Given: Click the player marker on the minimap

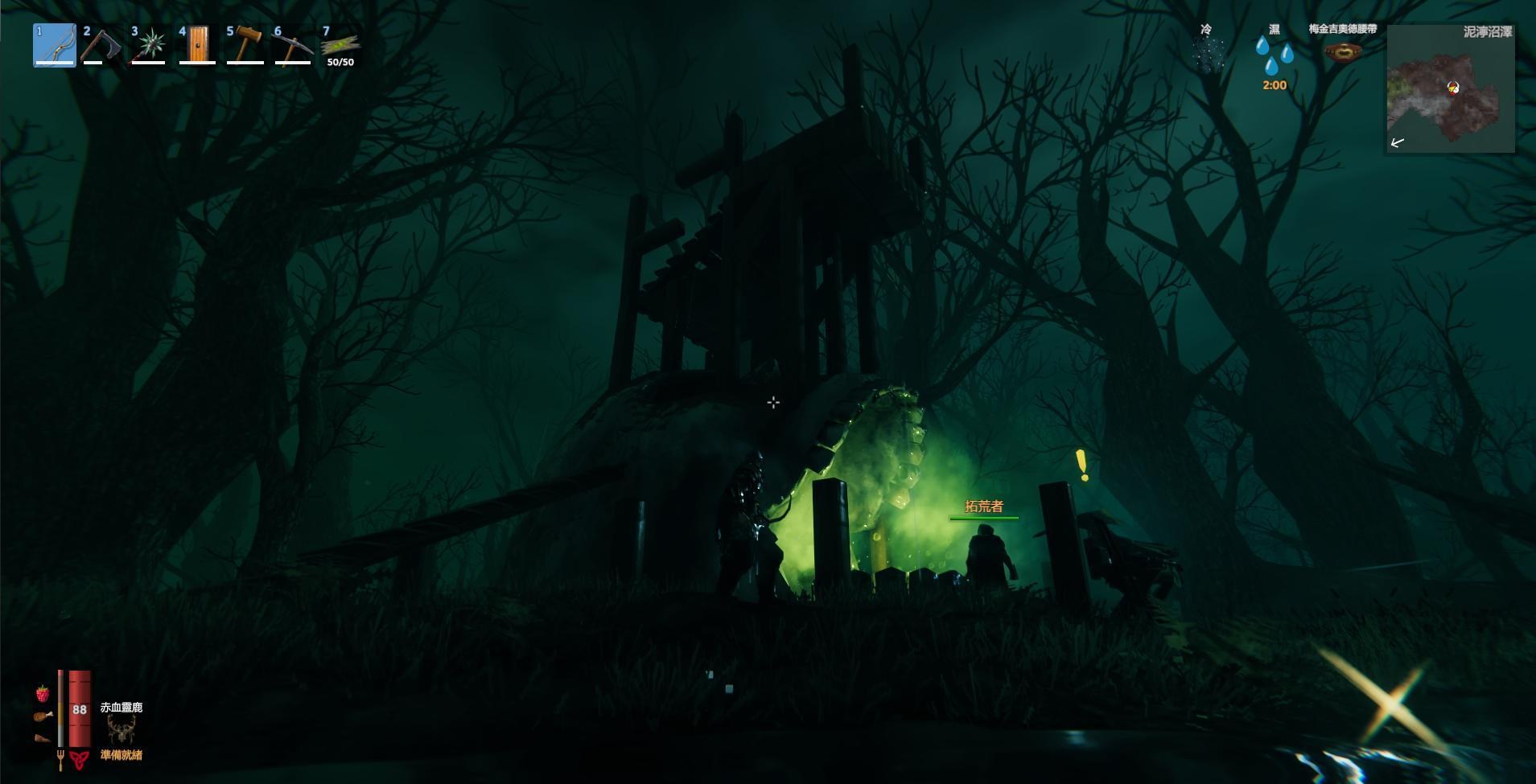Looking at the screenshot, I should pyautogui.click(x=1453, y=87).
